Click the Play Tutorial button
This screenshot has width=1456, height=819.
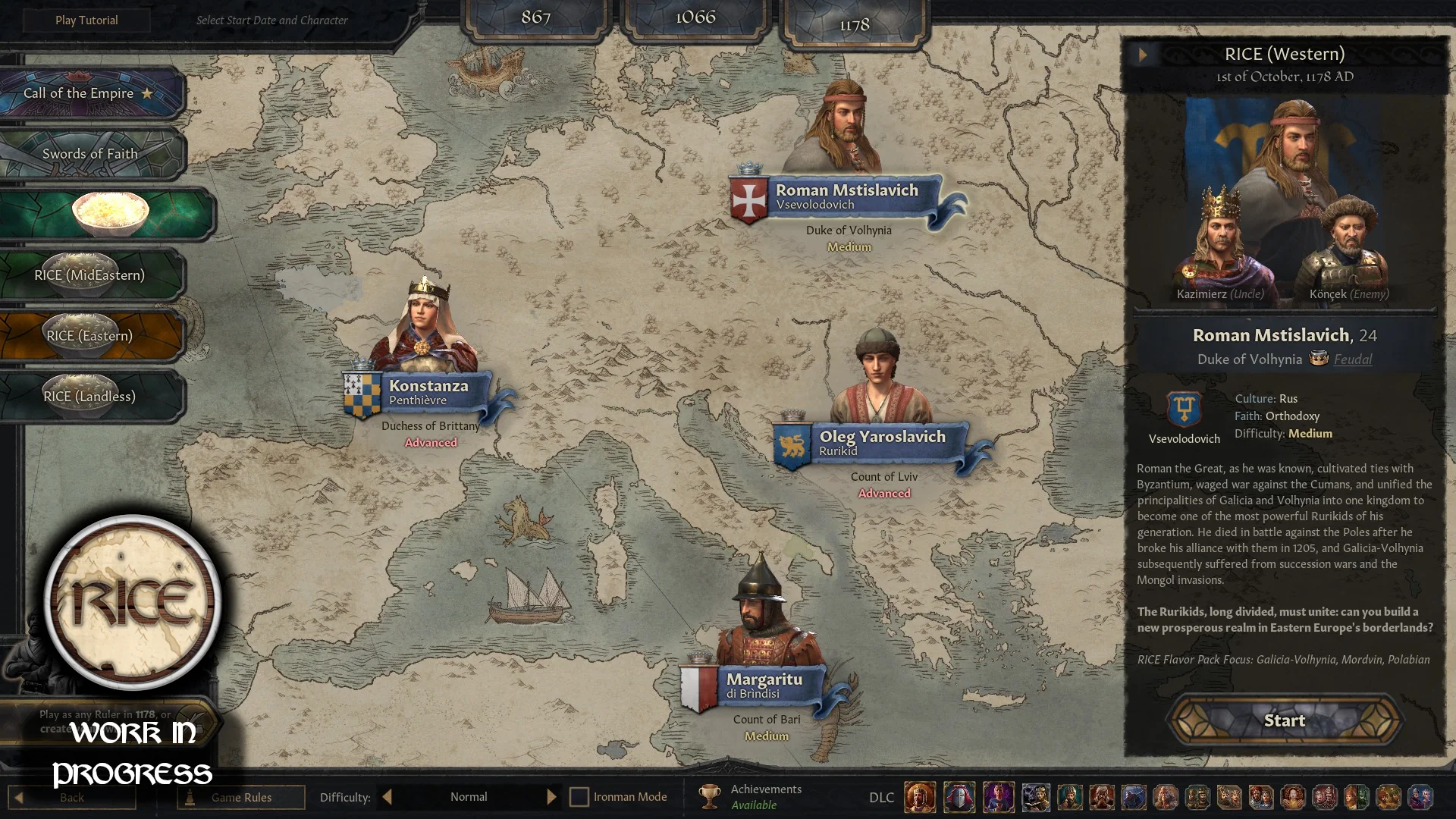click(x=86, y=20)
